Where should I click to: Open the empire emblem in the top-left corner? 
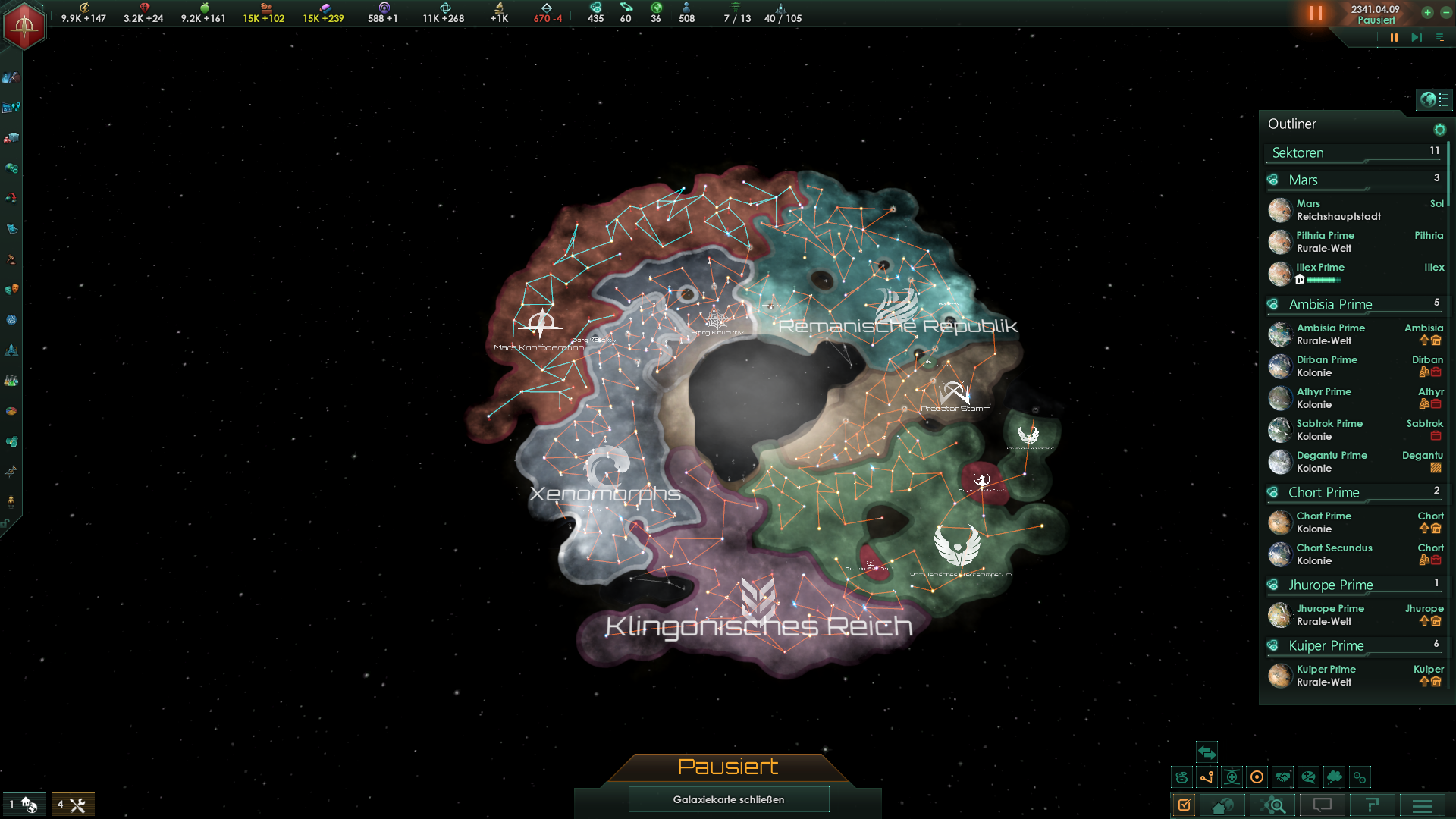[x=24, y=25]
